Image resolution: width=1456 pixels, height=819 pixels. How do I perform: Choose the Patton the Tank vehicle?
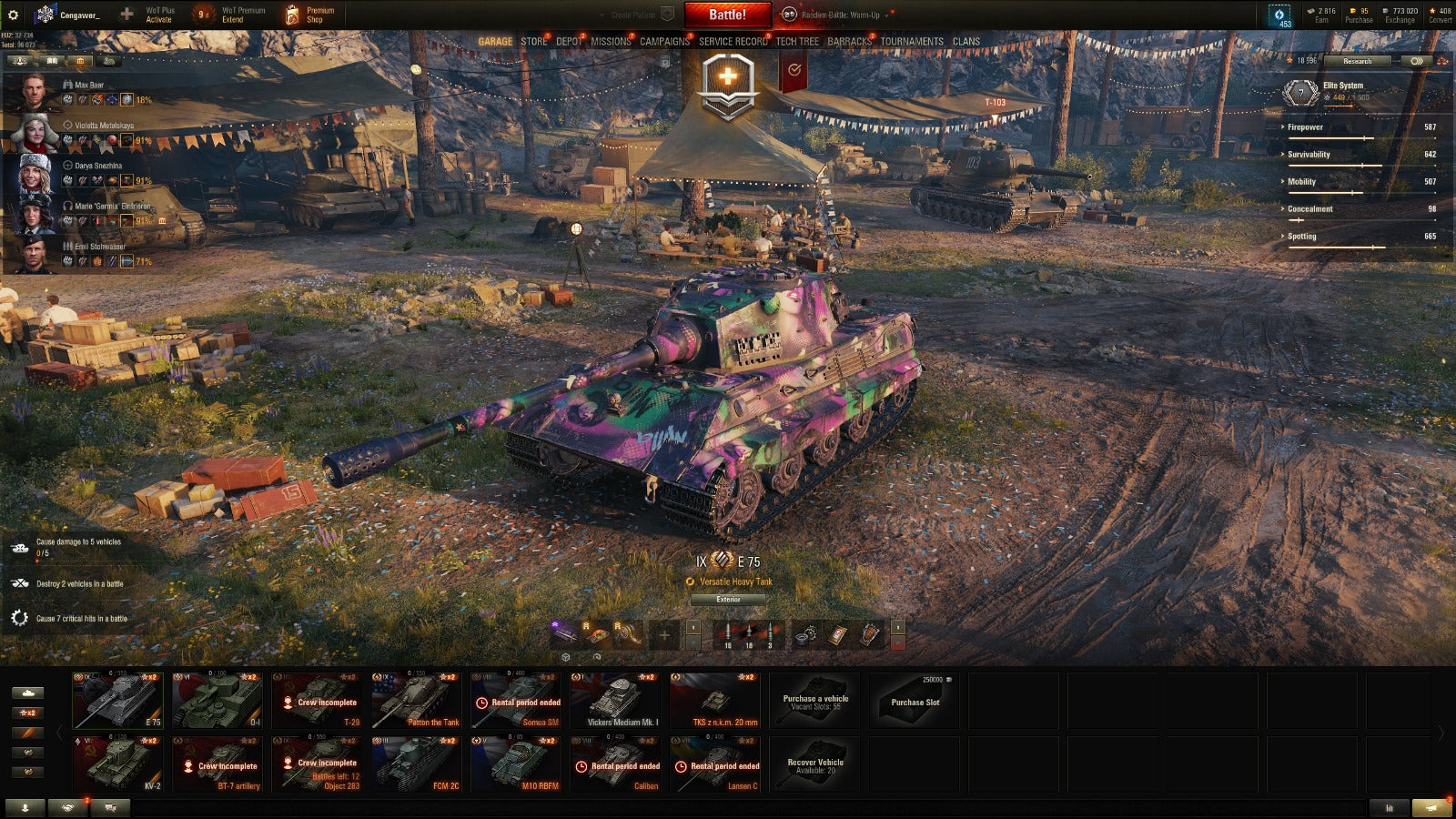[417, 700]
